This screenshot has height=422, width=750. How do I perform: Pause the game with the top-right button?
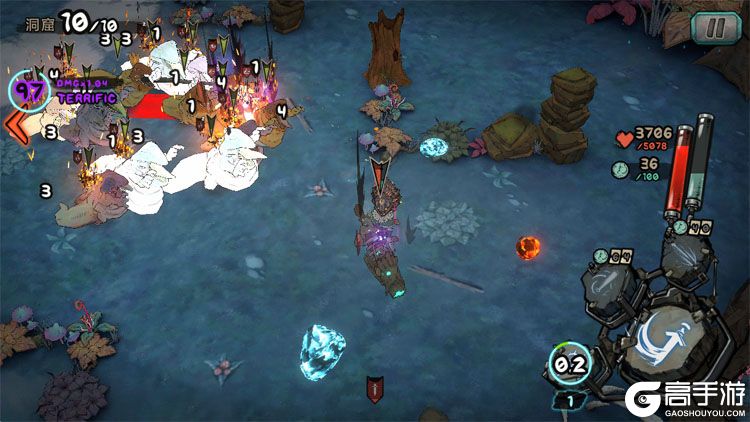tap(711, 27)
